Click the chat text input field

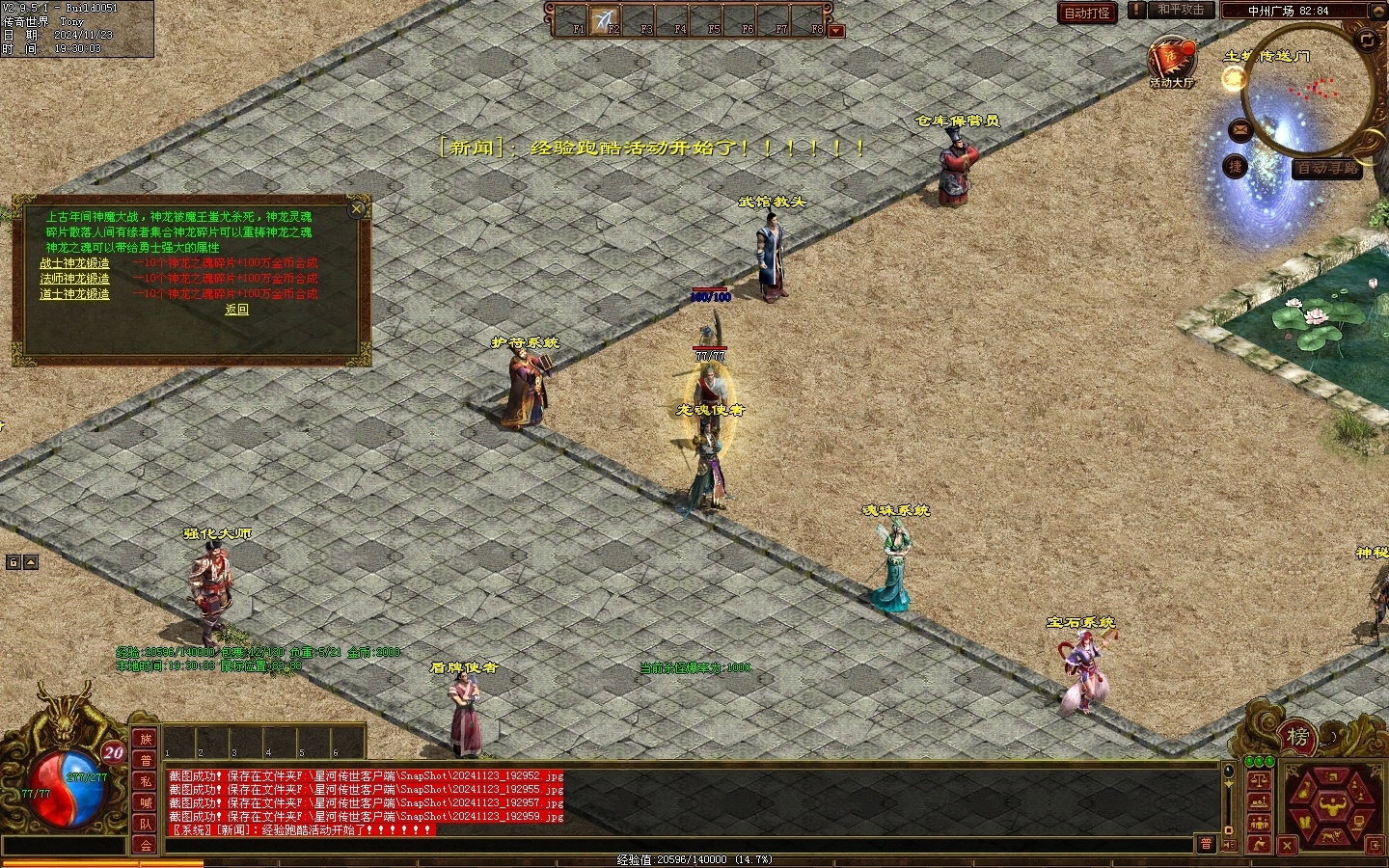pyautogui.click(x=675, y=845)
